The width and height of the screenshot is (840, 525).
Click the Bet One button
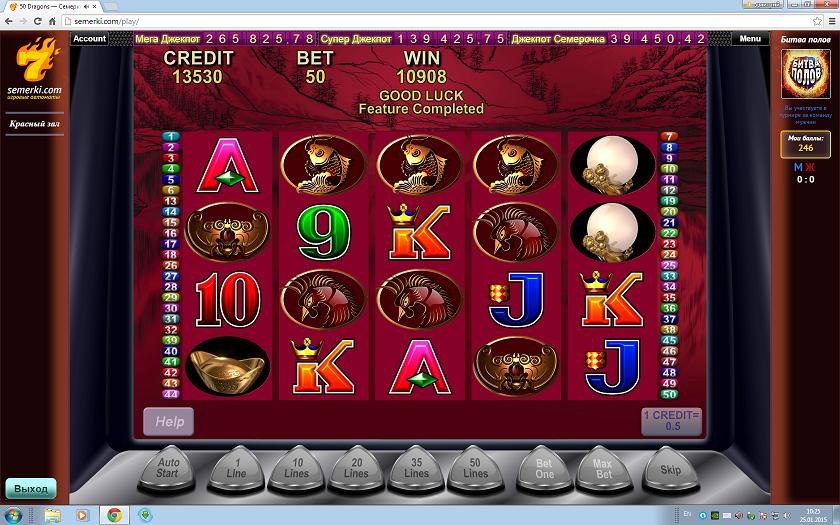point(544,468)
